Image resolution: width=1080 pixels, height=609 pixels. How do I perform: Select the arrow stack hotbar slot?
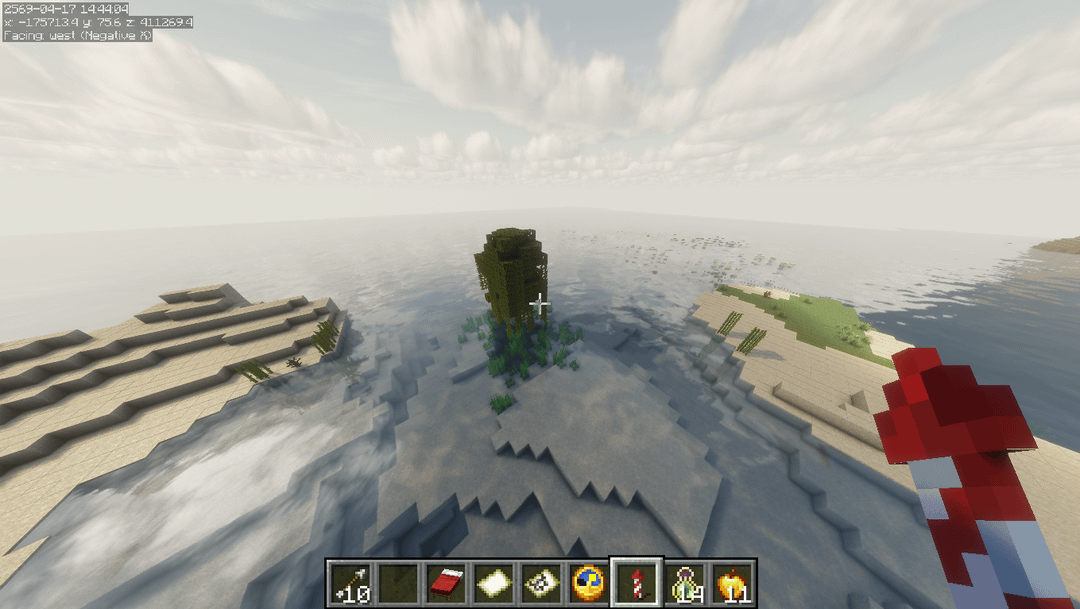(x=350, y=582)
